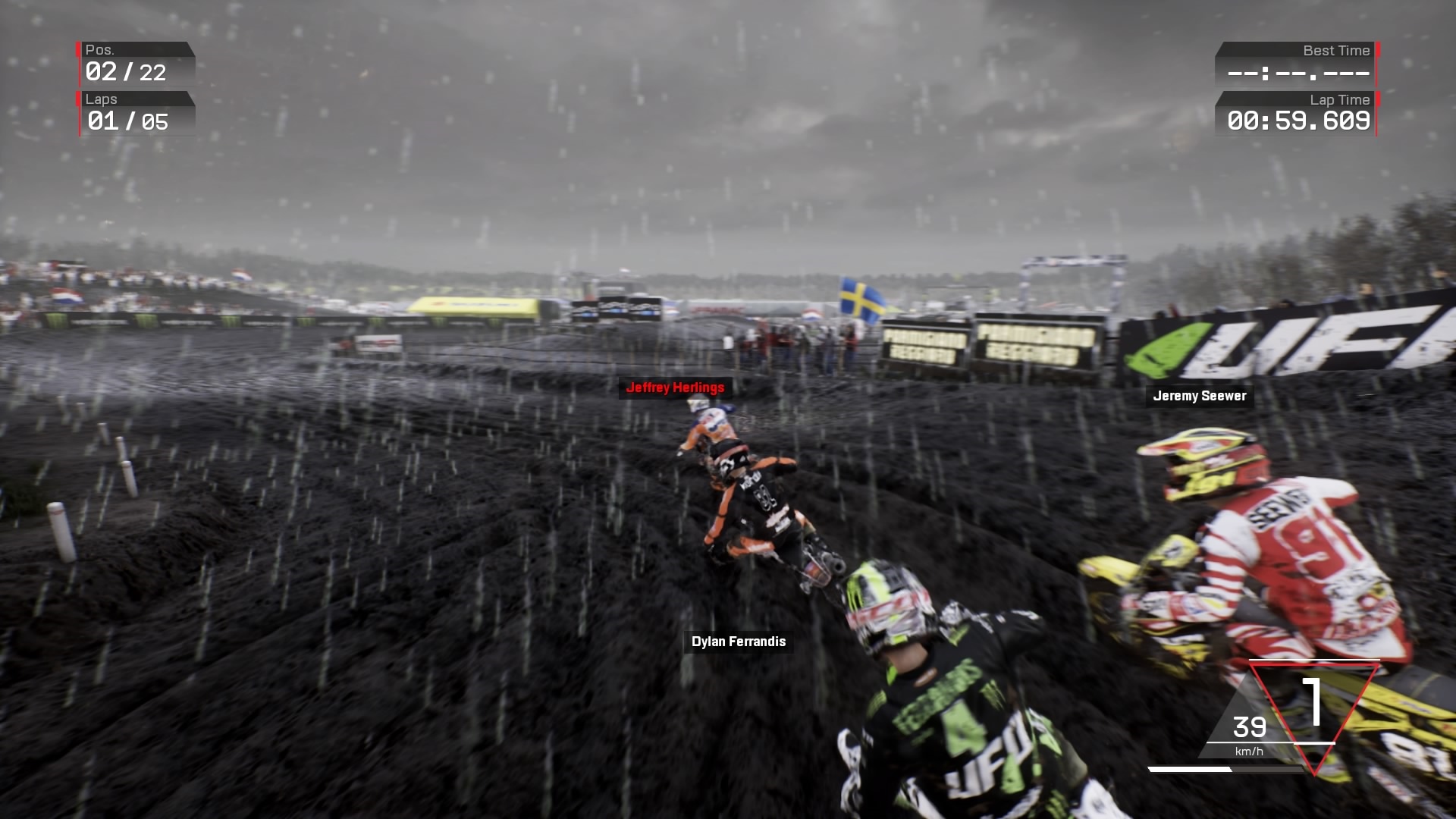
Task: Click Dylan Ferrandis rider name tag
Action: coord(737,641)
